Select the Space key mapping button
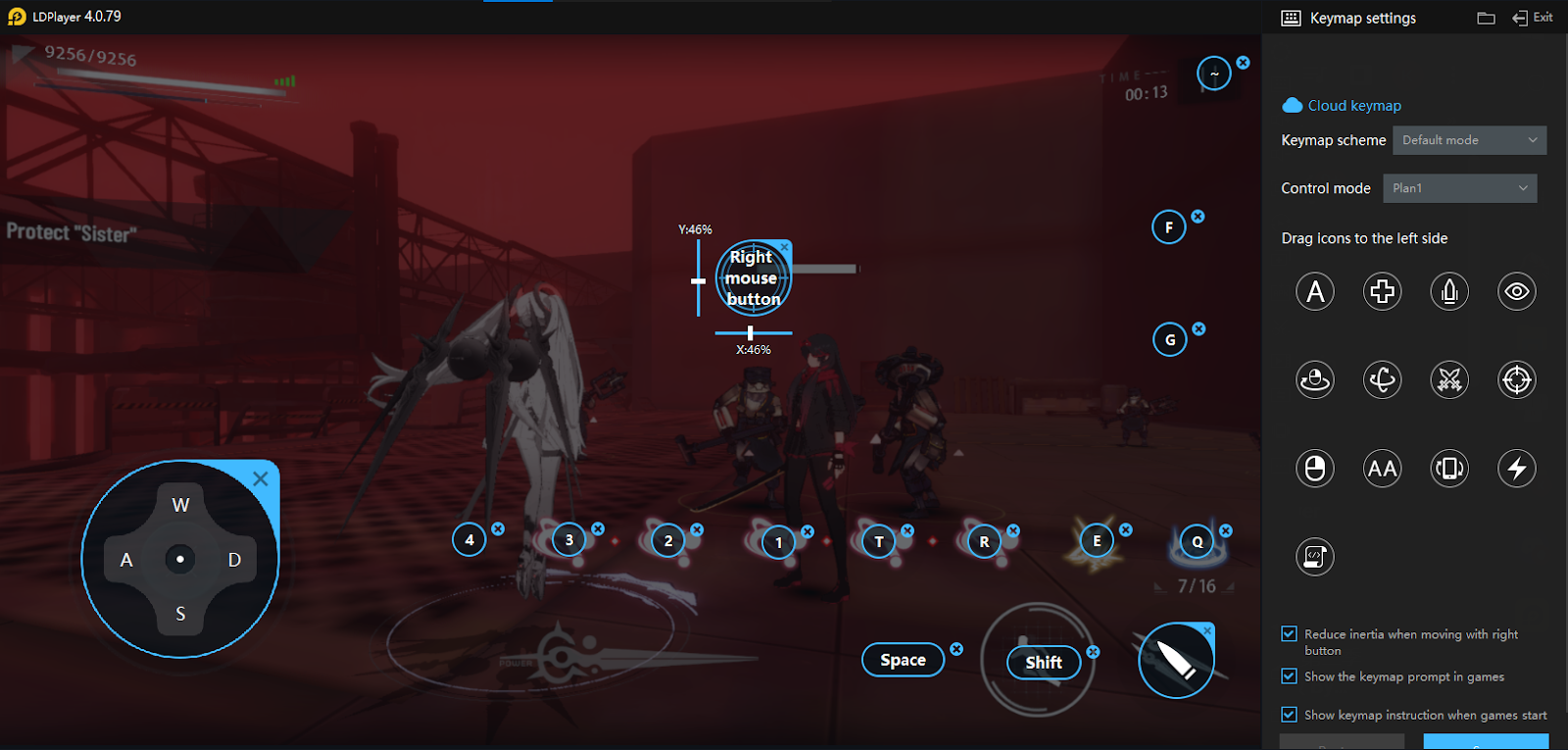This screenshot has width=1568, height=750. click(x=903, y=660)
